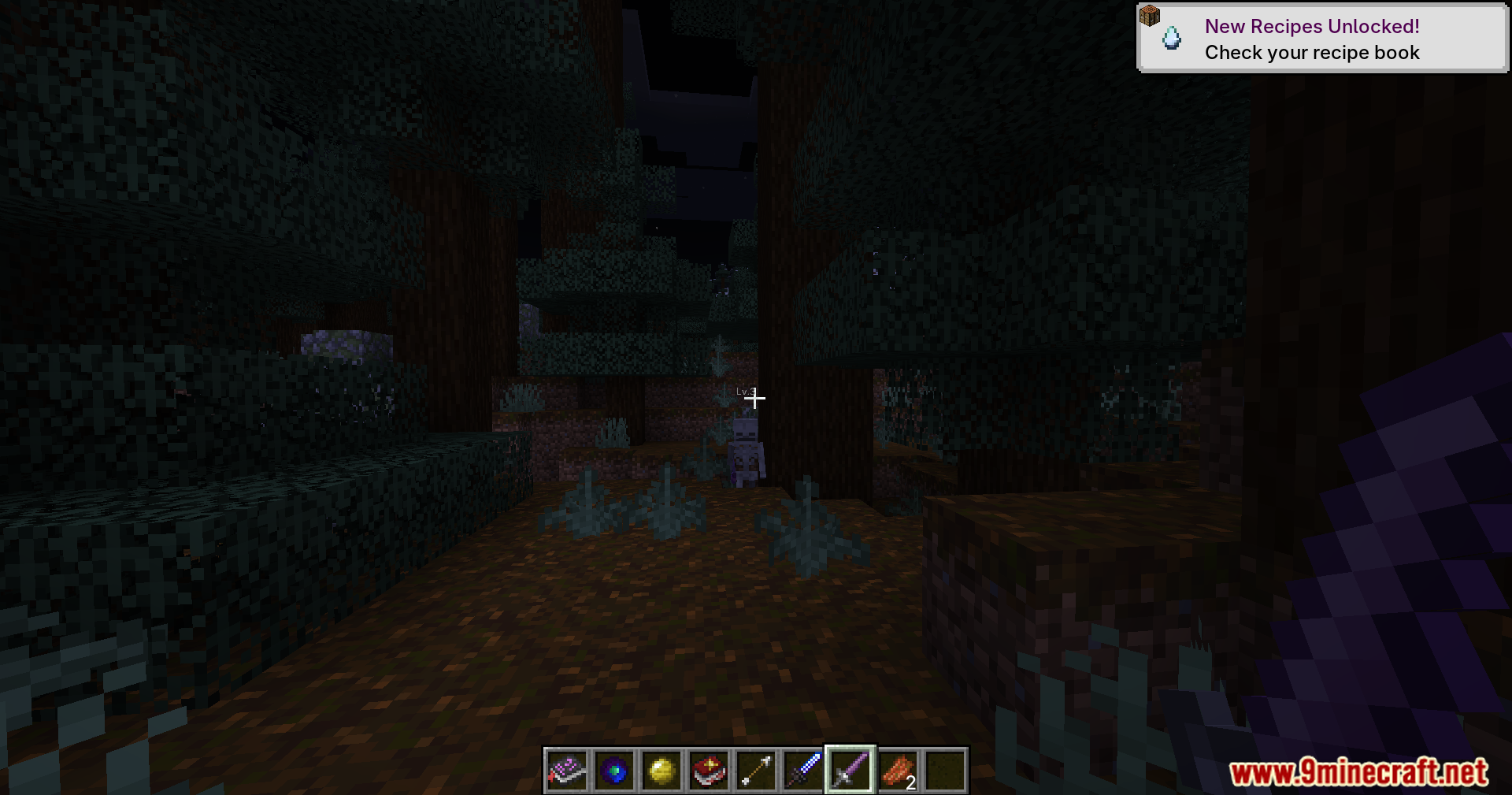The width and height of the screenshot is (1512, 795).
Task: Toggle selection of the highlighted hotbar slot
Action: tap(850, 771)
